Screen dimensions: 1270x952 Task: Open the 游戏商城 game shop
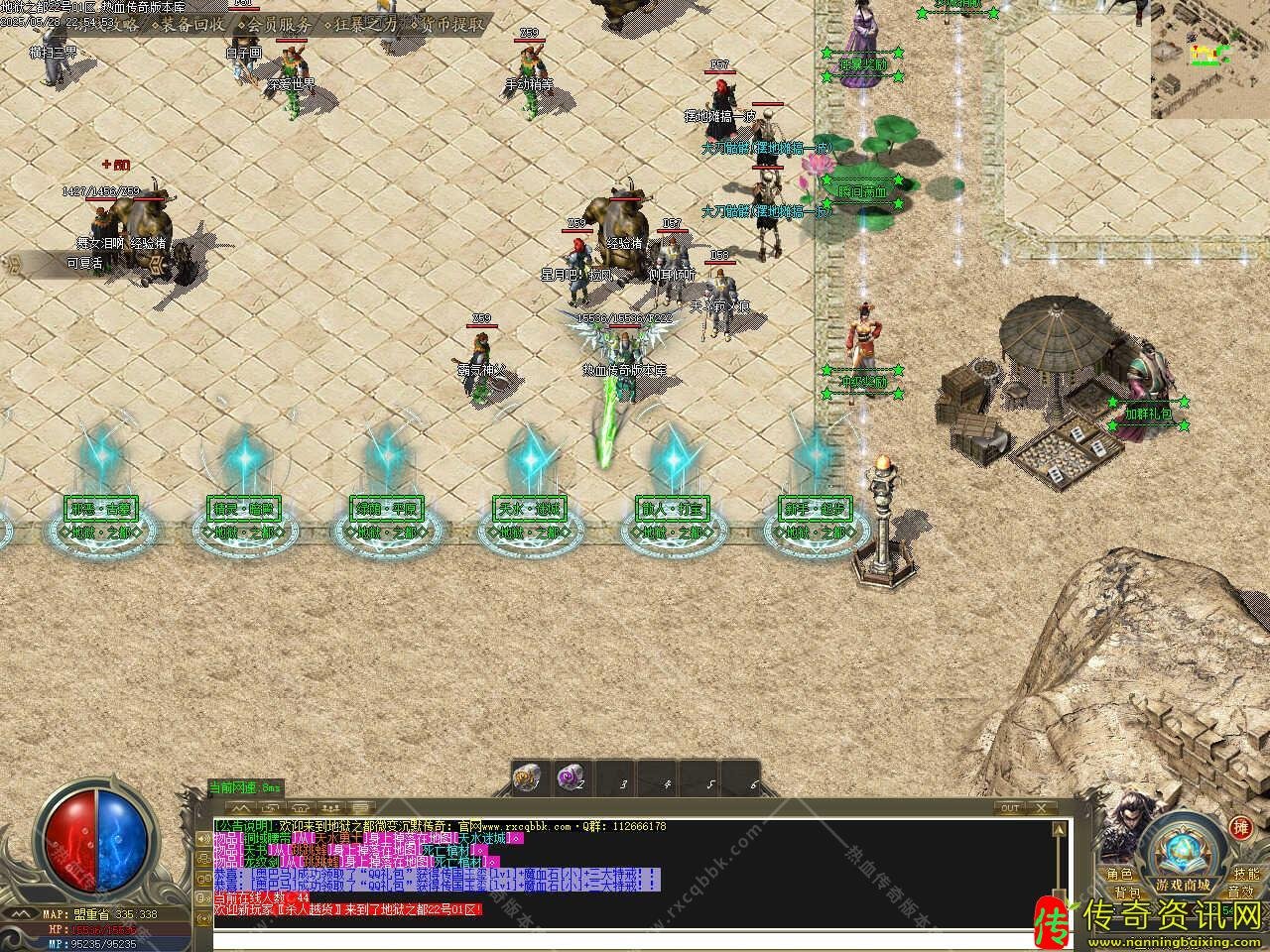click(1182, 884)
